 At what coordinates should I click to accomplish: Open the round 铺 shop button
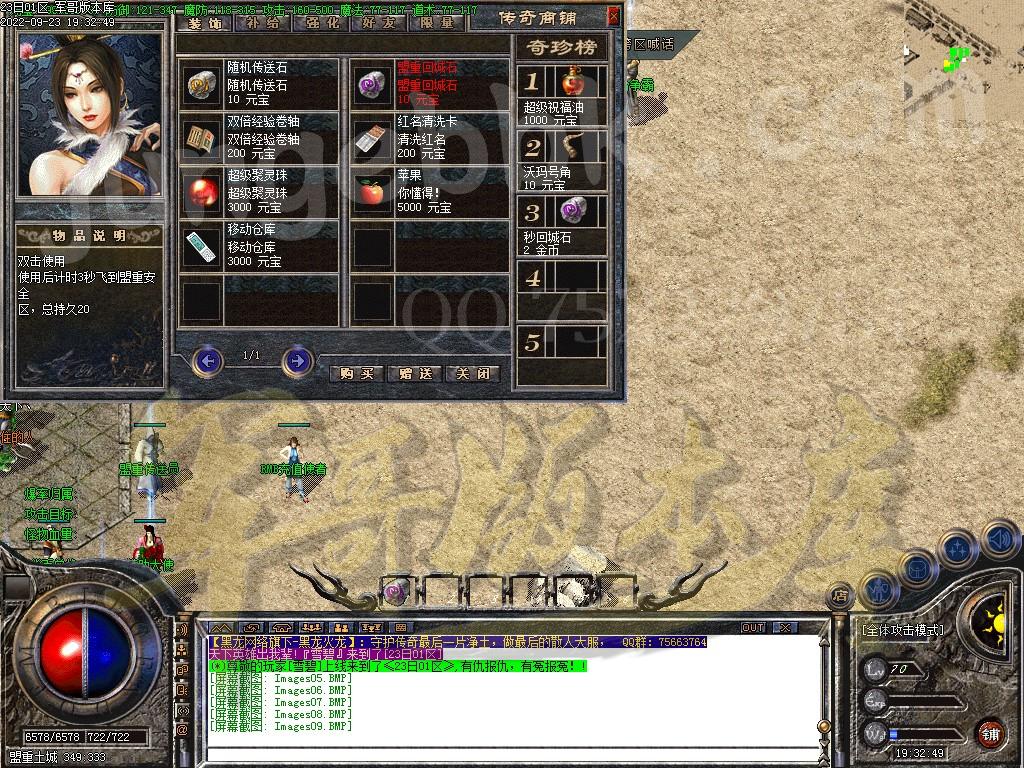[989, 732]
